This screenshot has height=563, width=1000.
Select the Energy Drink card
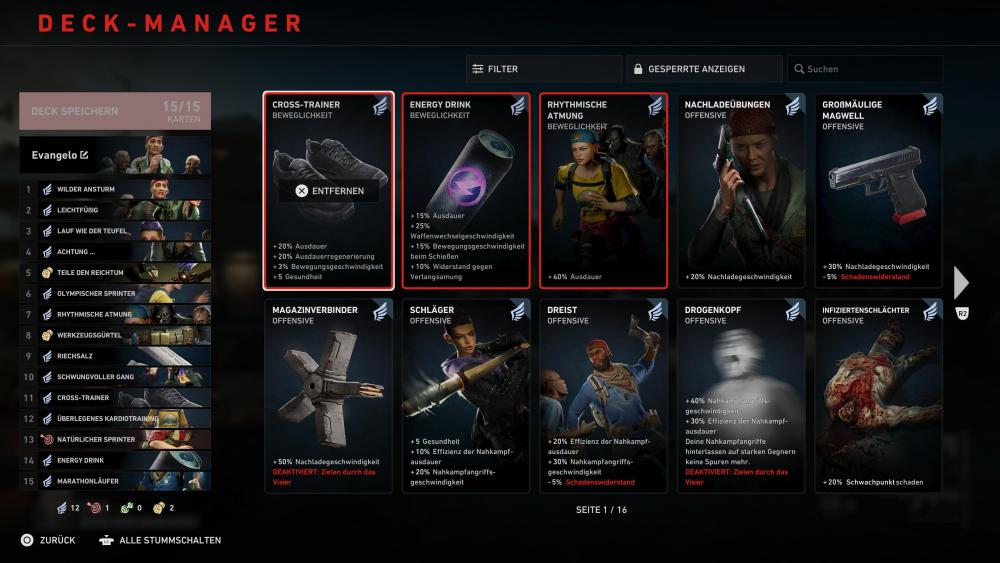coord(466,190)
